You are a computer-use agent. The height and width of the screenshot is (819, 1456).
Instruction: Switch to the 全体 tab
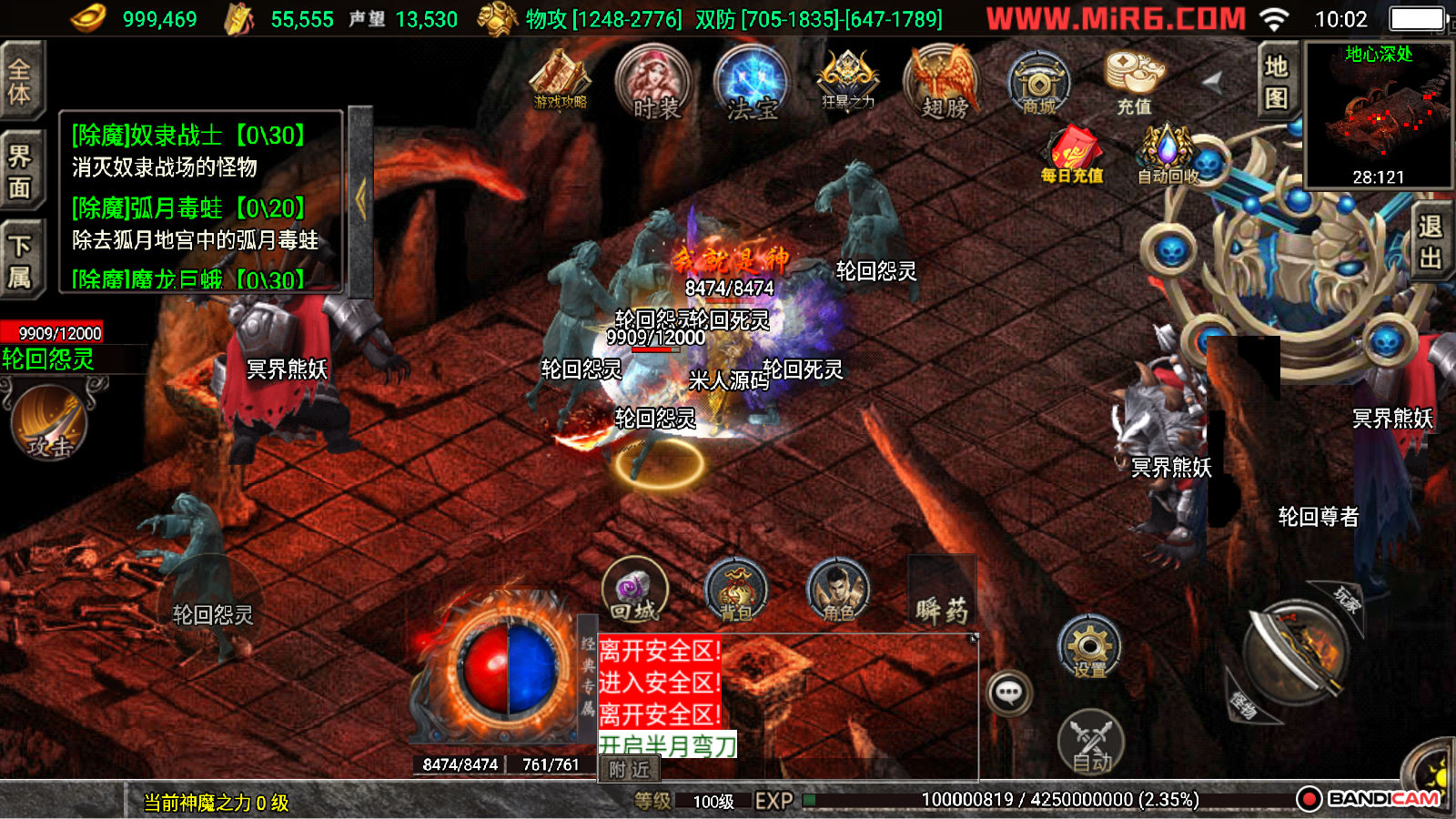[x=20, y=81]
